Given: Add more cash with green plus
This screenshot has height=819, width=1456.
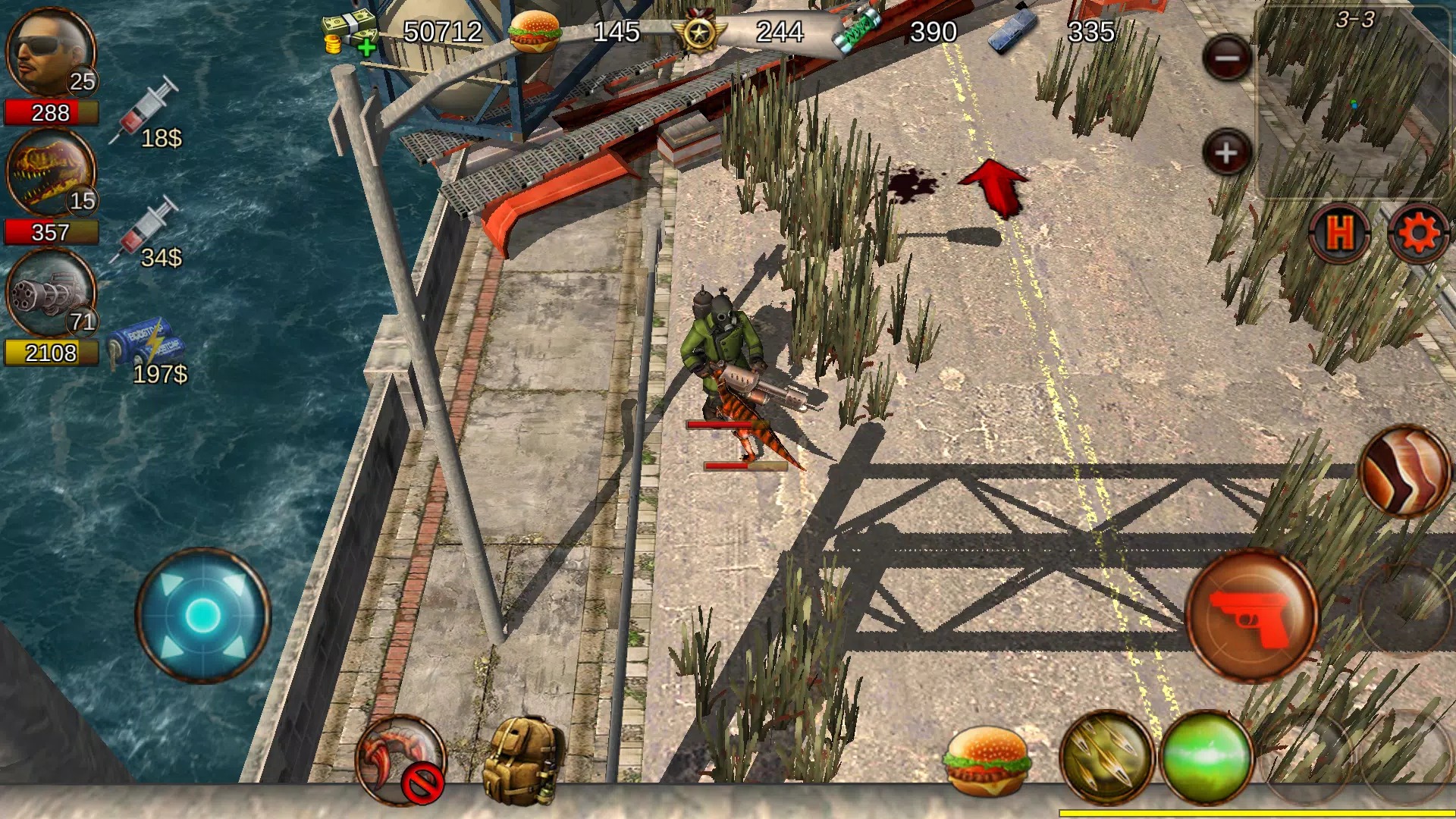Looking at the screenshot, I should coord(366,49).
